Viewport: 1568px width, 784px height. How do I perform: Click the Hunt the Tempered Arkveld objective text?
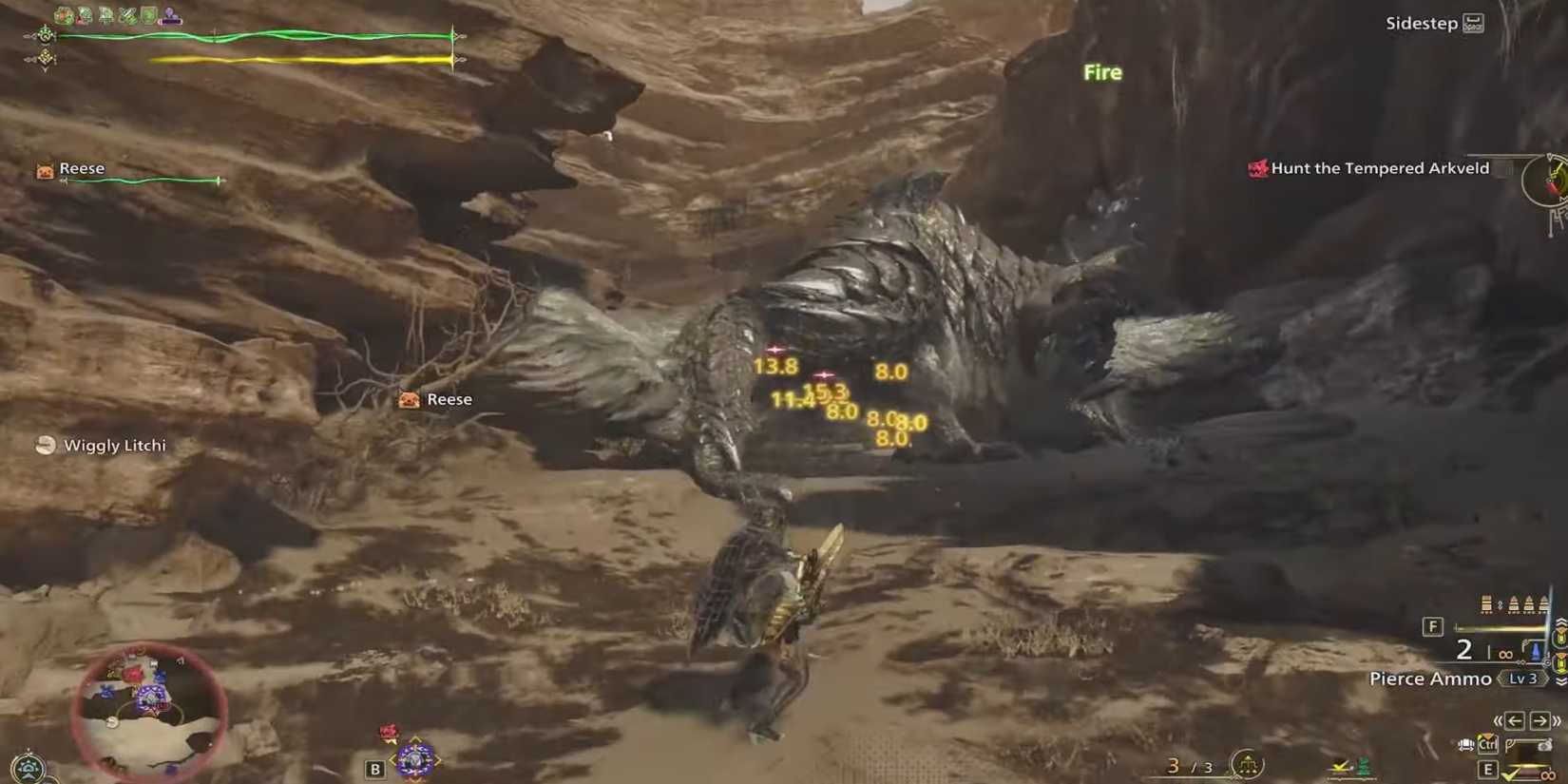pyautogui.click(x=1381, y=167)
